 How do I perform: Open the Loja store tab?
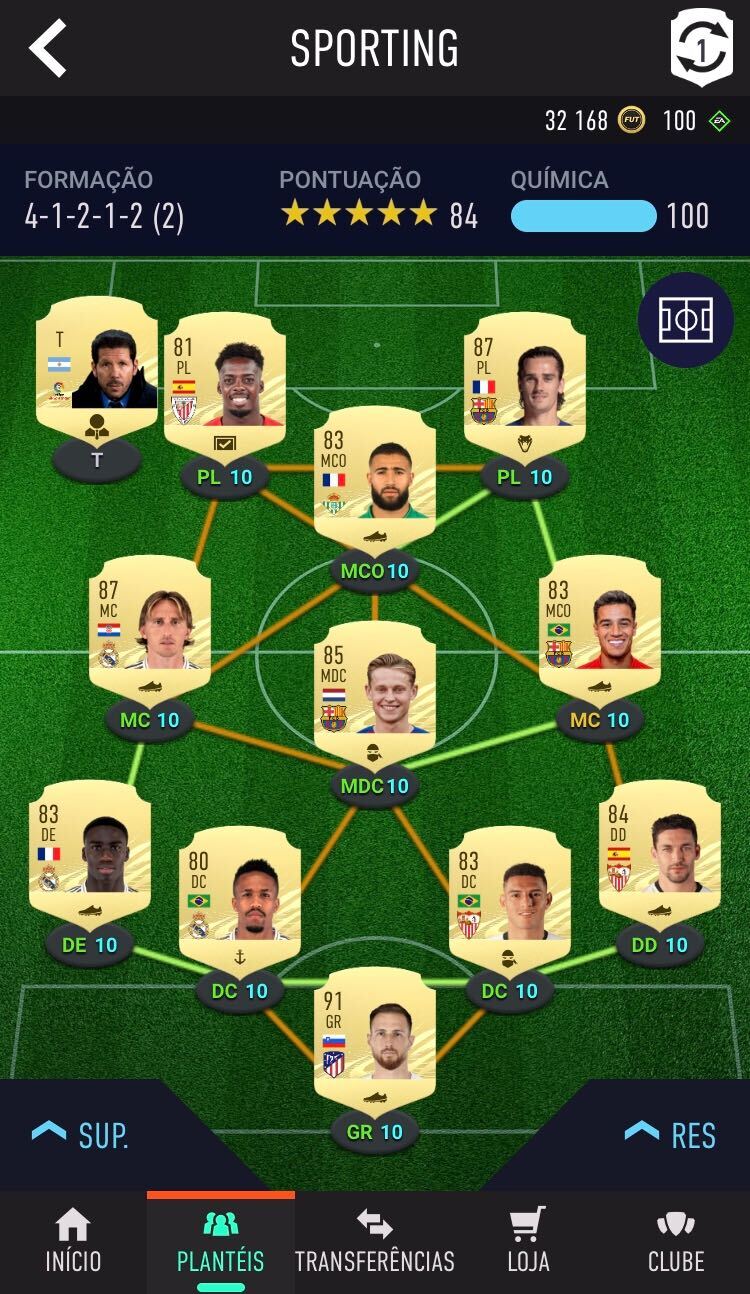528,1242
